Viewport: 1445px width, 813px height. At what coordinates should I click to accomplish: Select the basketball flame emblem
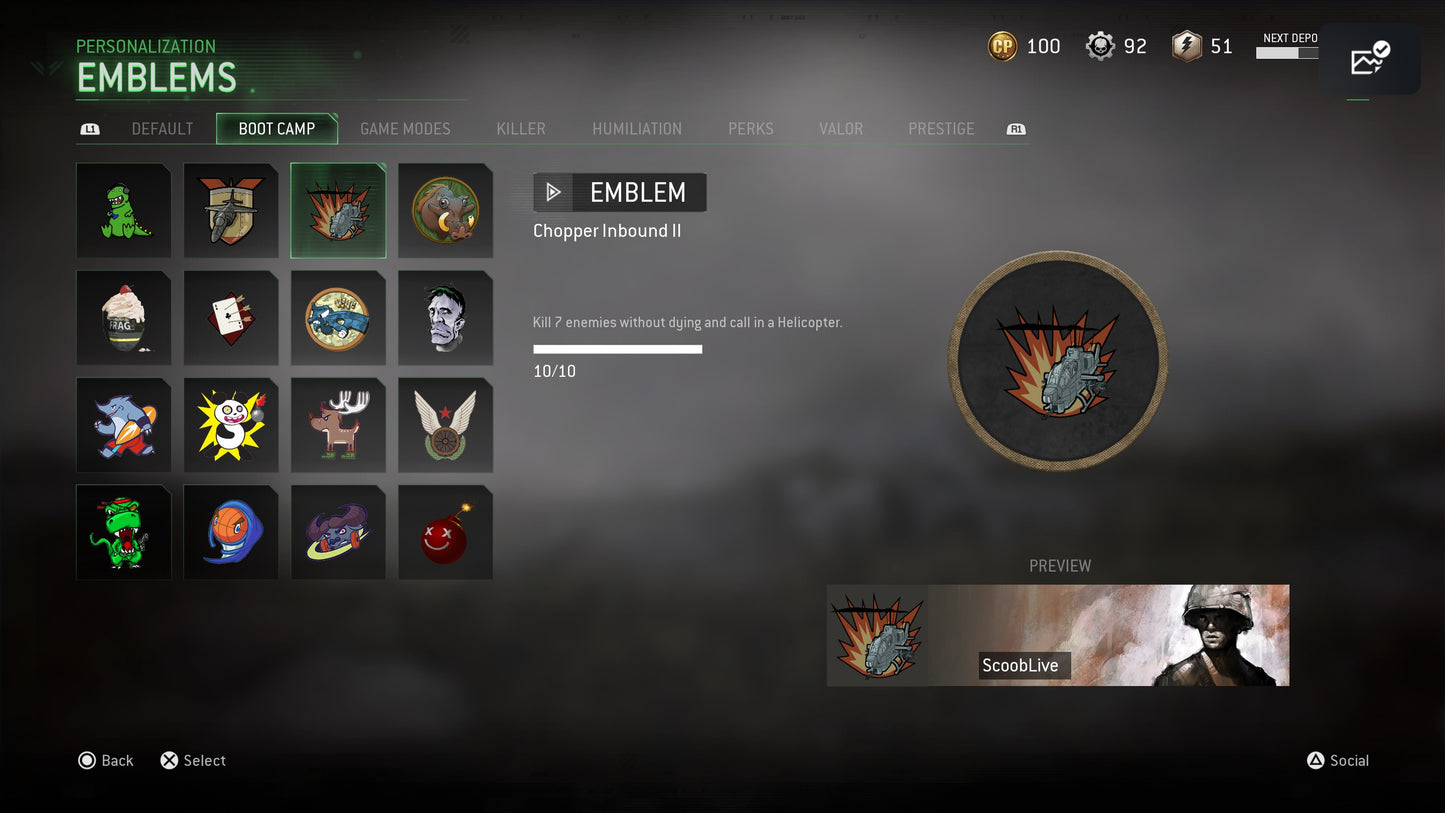click(x=231, y=532)
